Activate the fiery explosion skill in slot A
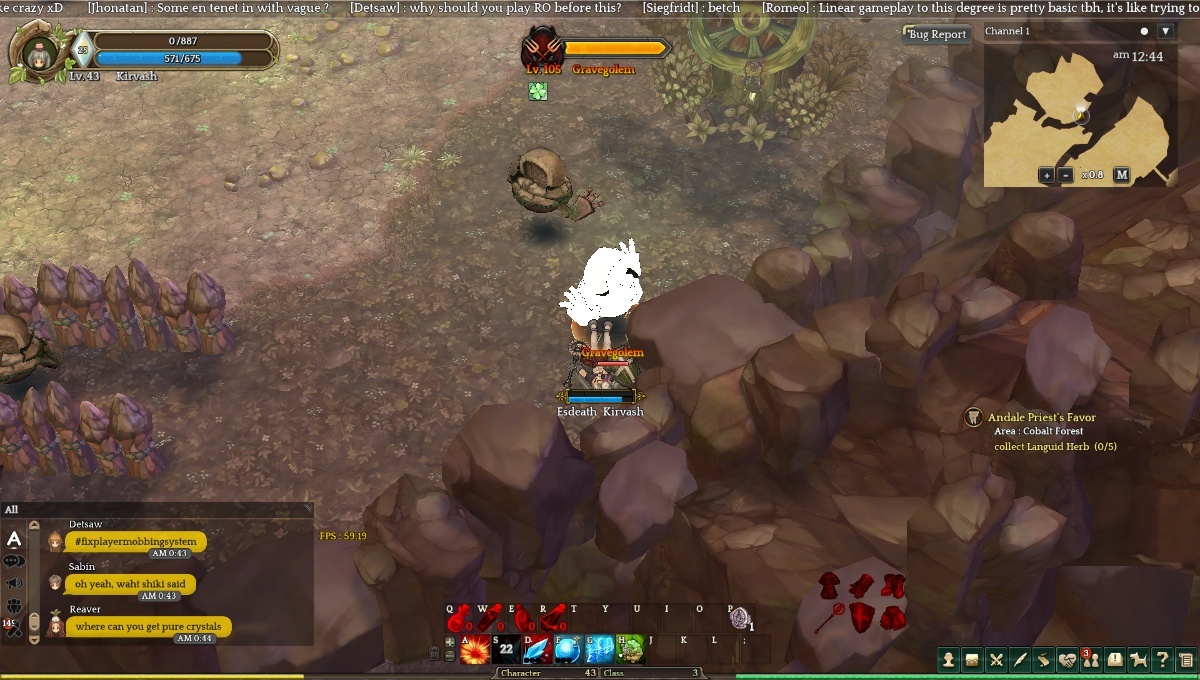 pyautogui.click(x=475, y=649)
